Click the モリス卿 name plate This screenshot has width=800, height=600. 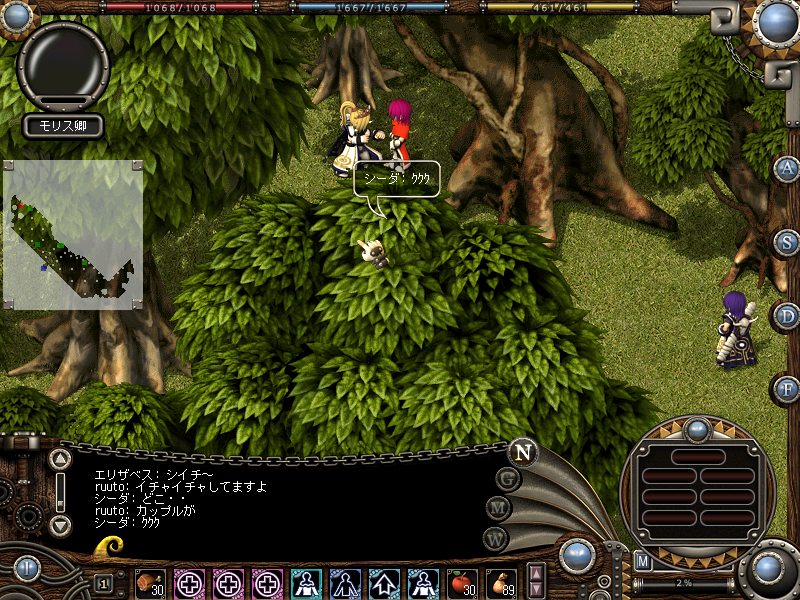(x=64, y=126)
